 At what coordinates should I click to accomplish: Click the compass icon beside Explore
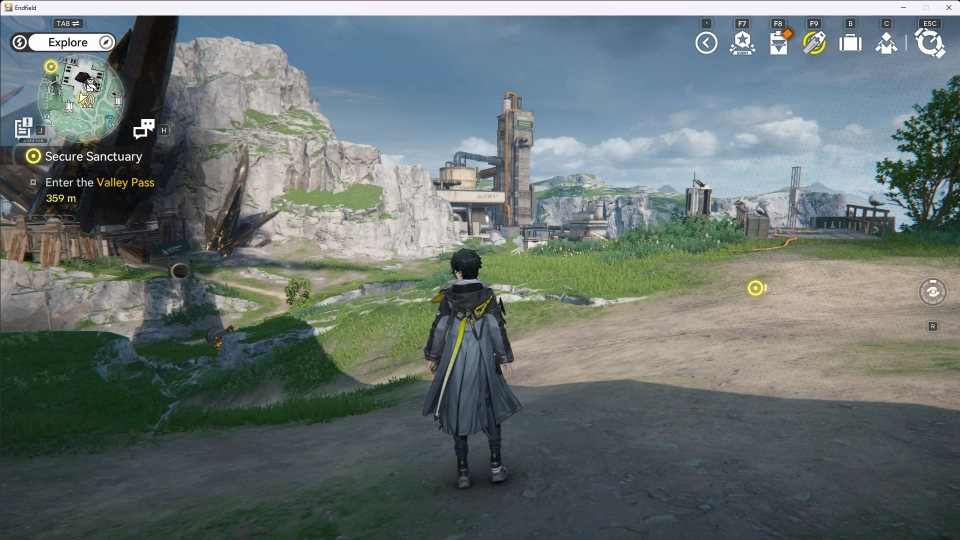[105, 43]
